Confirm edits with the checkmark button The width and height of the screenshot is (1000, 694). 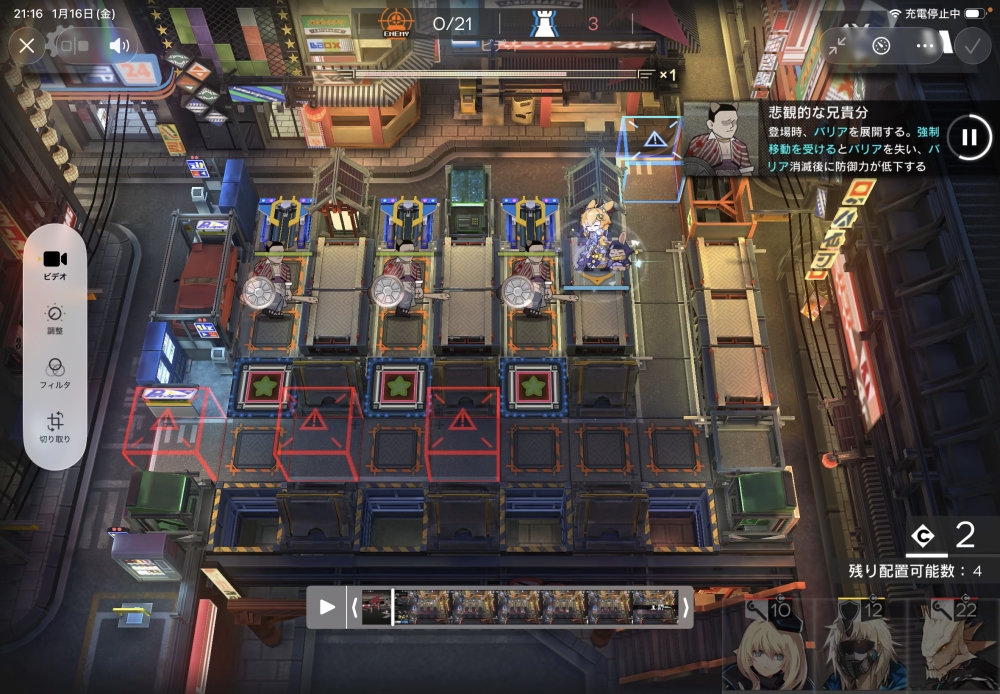point(970,46)
